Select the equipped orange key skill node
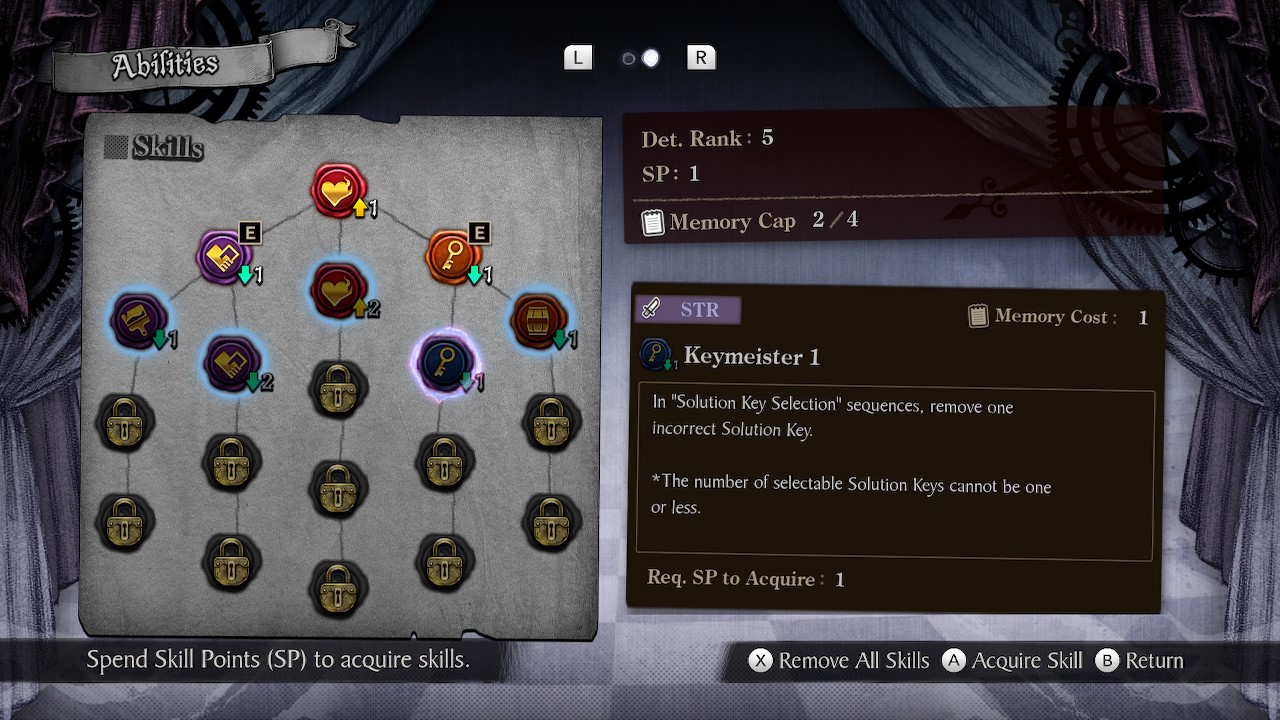Viewport: 1280px width, 720px height. click(453, 257)
